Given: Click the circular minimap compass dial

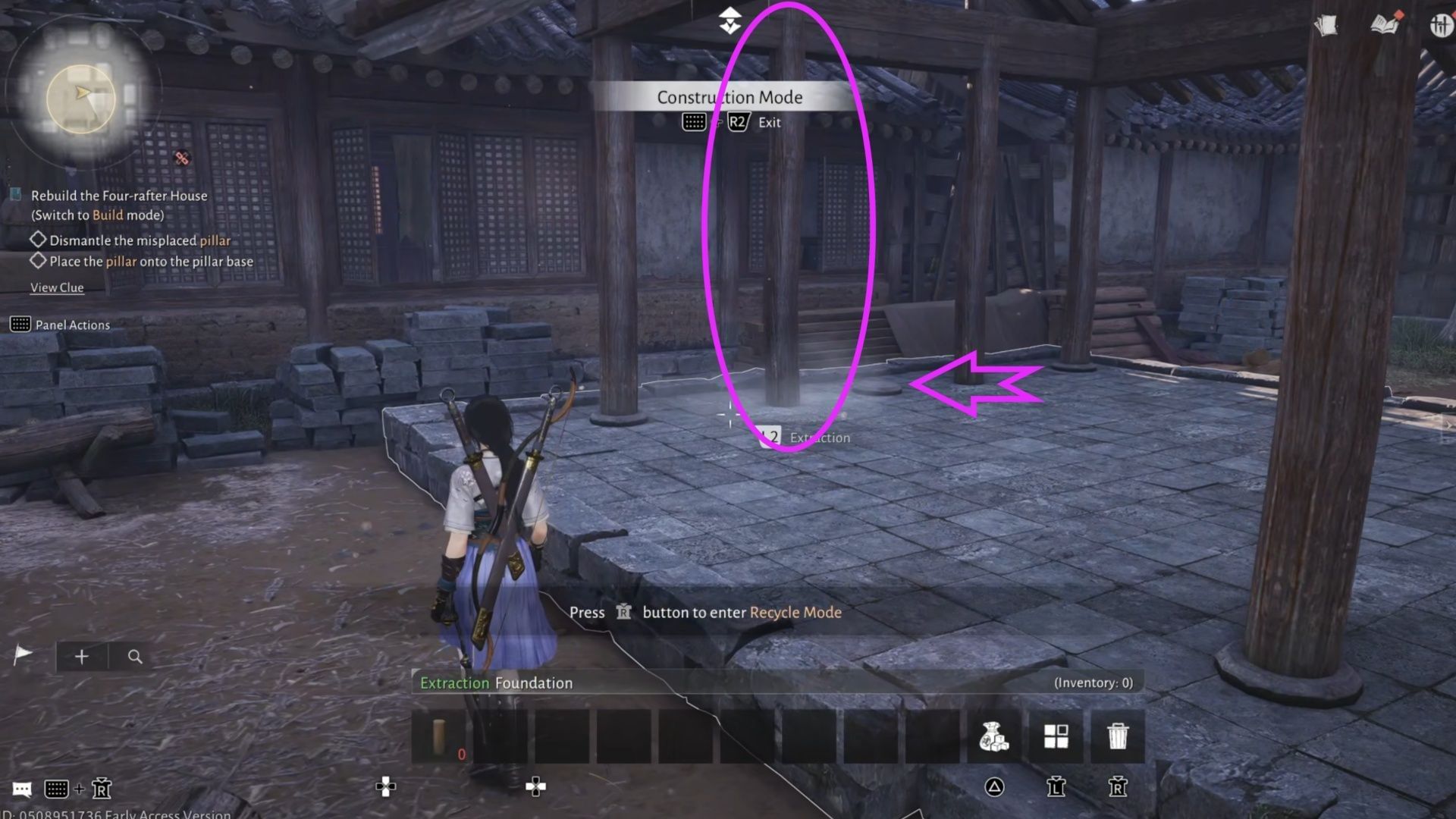Looking at the screenshot, I should click(80, 97).
